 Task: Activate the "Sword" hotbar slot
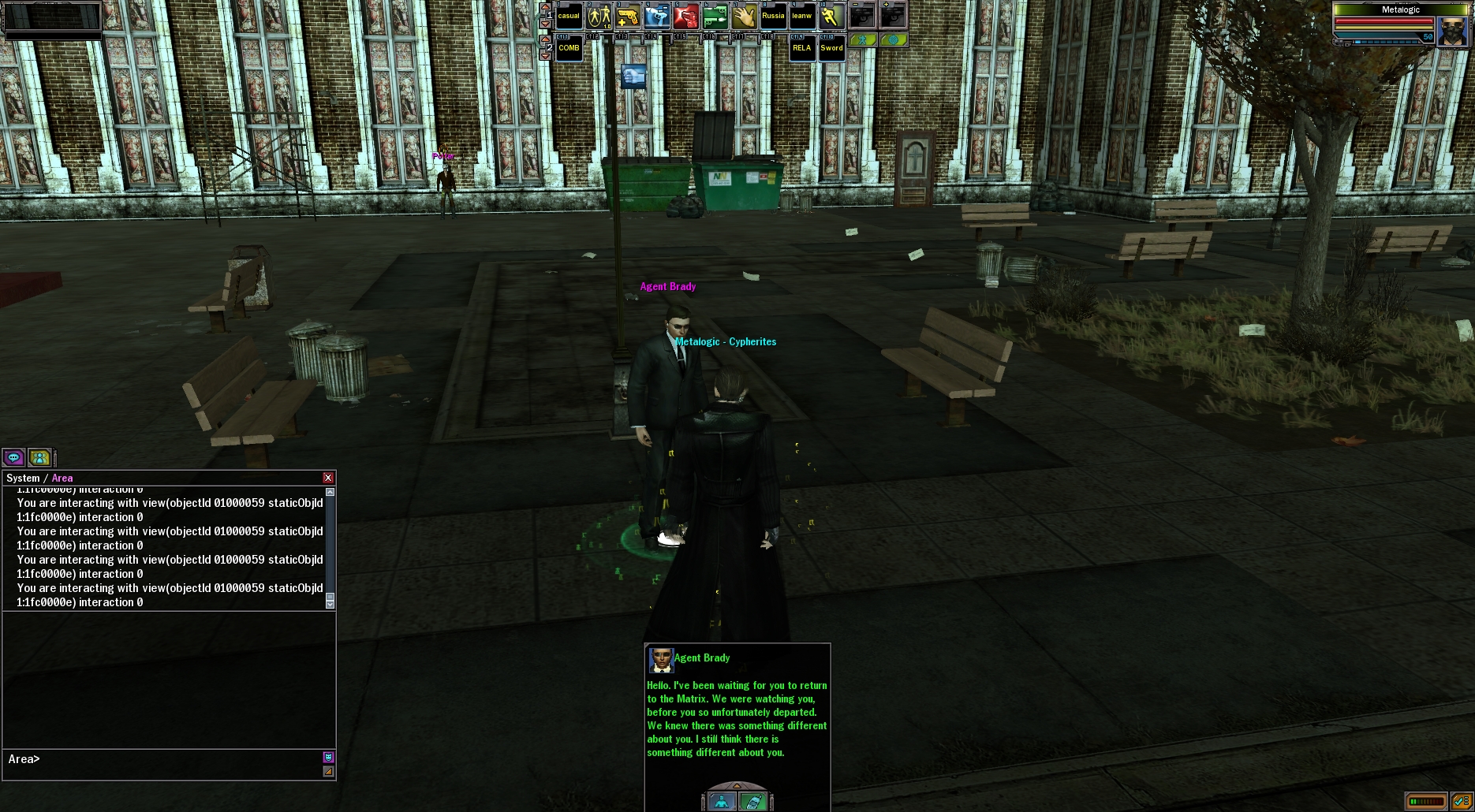point(831,48)
